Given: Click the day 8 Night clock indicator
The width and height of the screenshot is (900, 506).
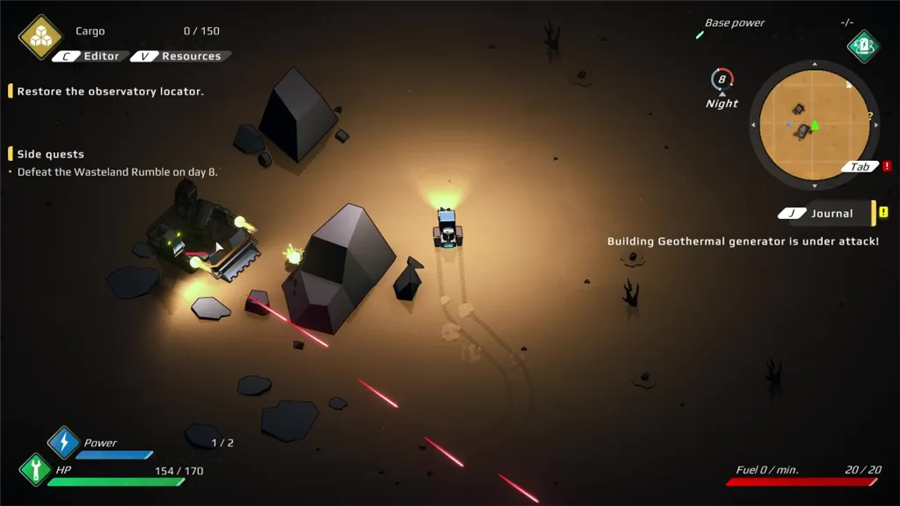Looking at the screenshot, I should pos(721,81).
